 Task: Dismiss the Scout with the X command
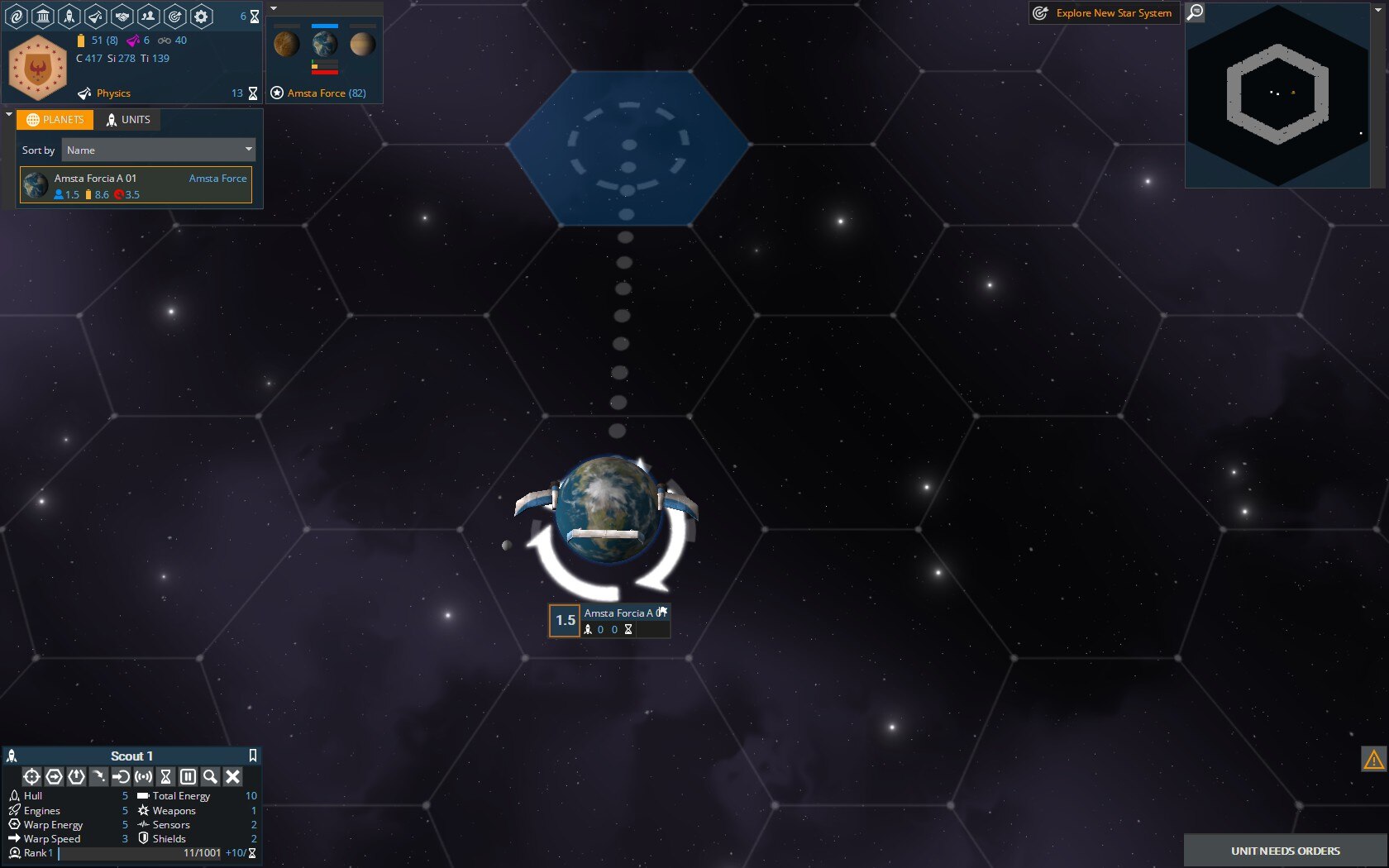tap(233, 776)
